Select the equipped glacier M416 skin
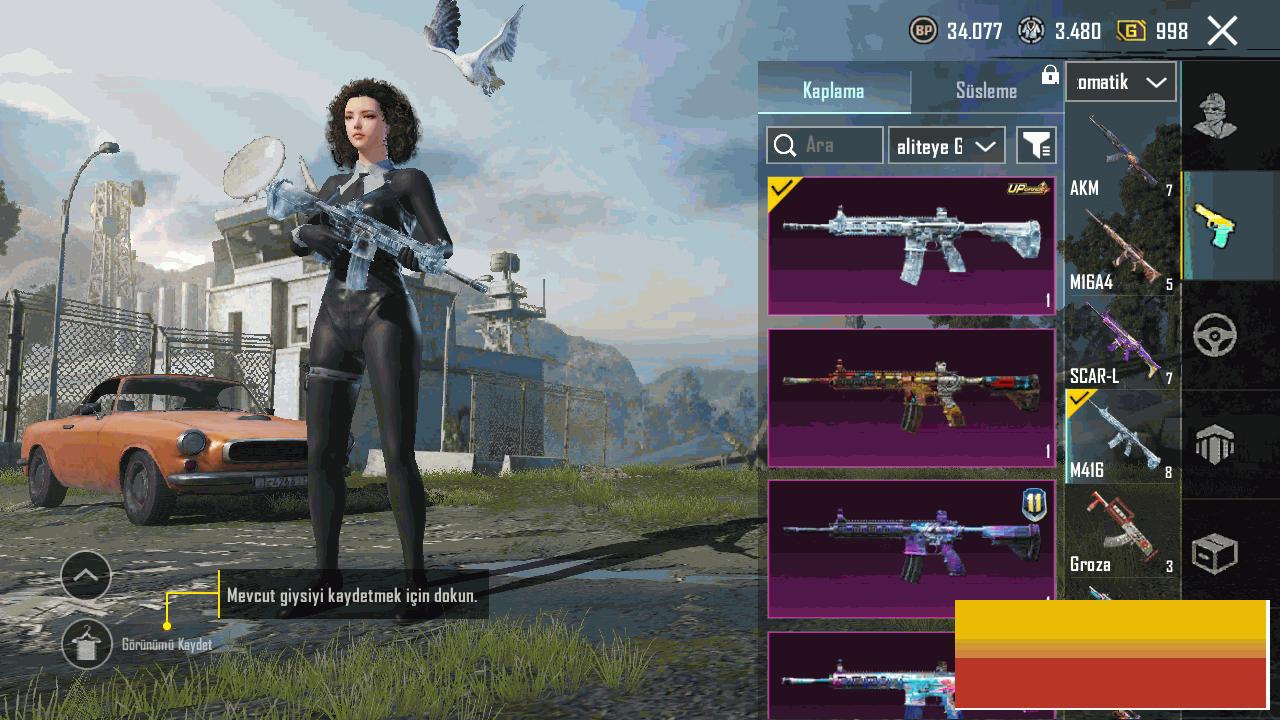This screenshot has height=720, width=1280. coord(911,246)
